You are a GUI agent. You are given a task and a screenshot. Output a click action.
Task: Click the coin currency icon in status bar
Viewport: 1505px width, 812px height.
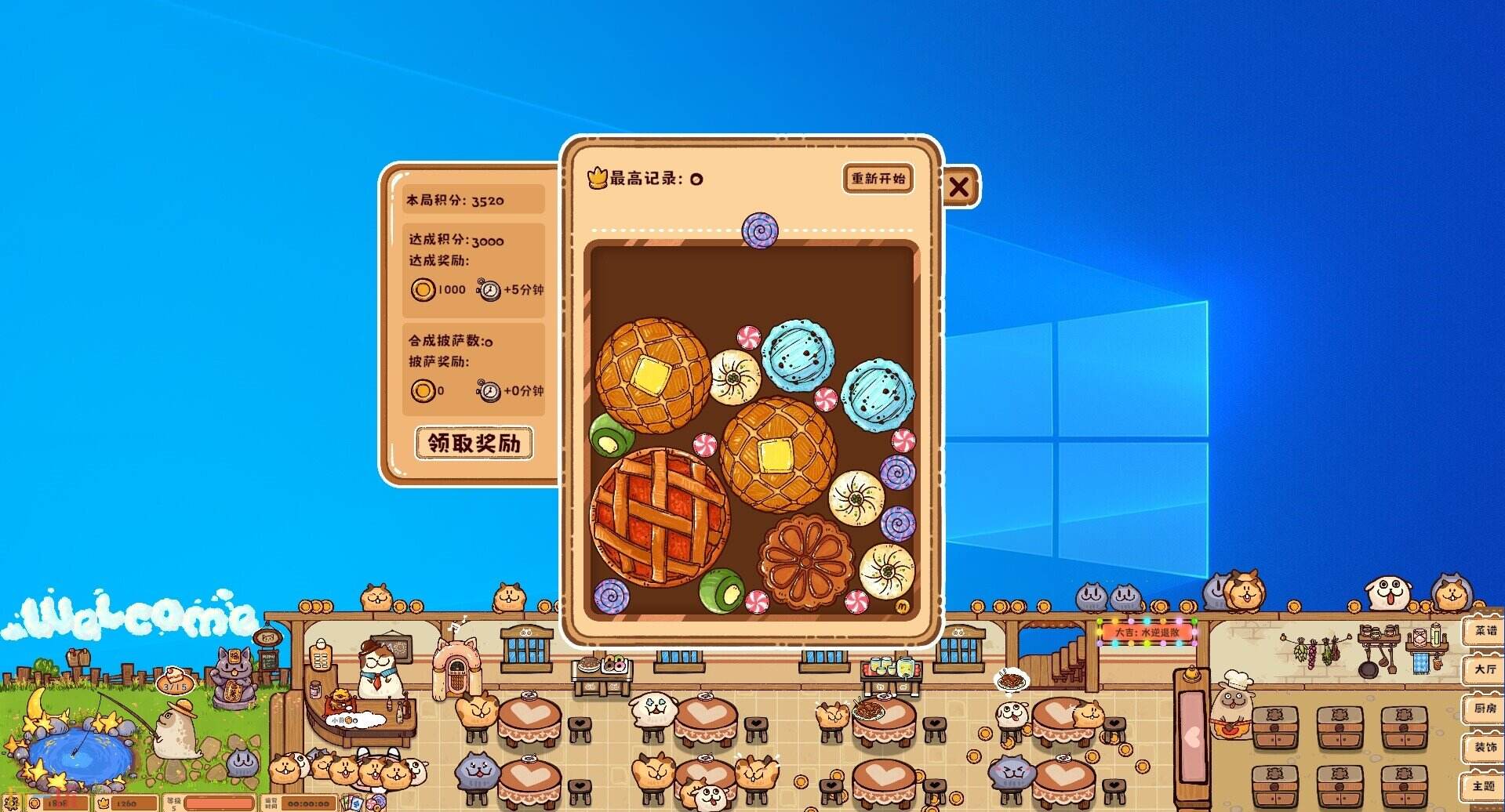coord(35,803)
